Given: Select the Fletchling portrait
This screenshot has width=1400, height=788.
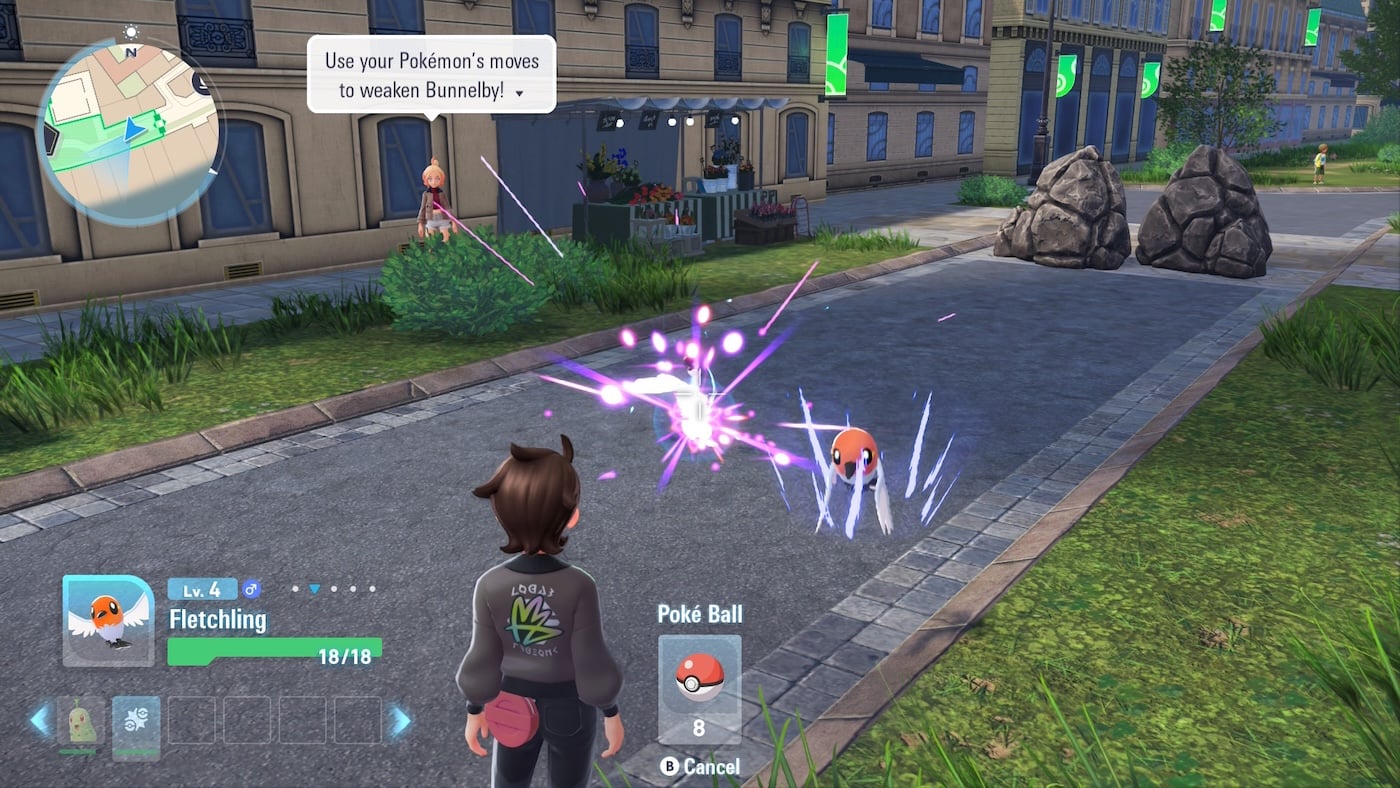Looking at the screenshot, I should coord(108,620).
